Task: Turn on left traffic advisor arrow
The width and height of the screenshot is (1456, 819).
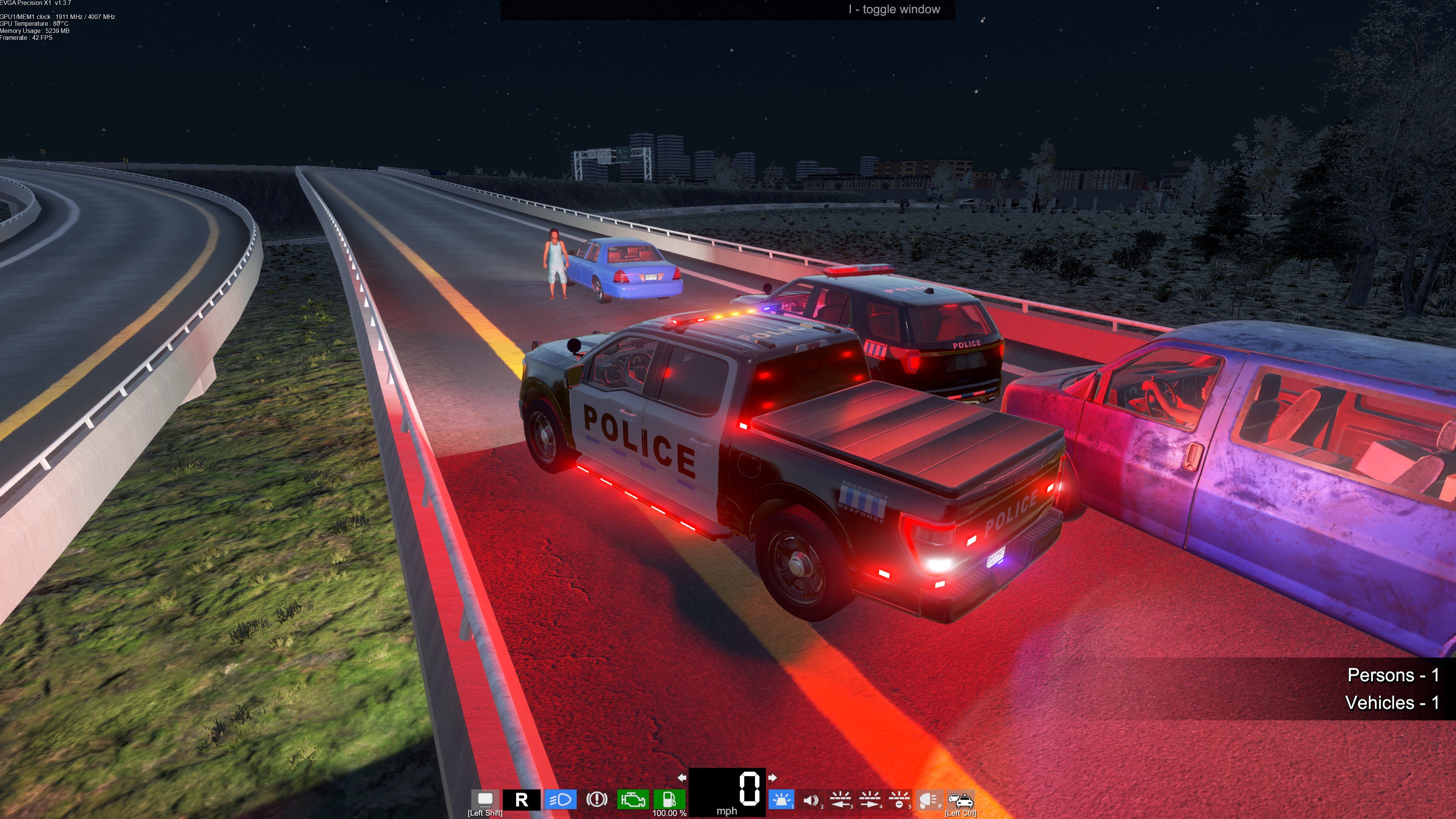Action: click(x=841, y=800)
